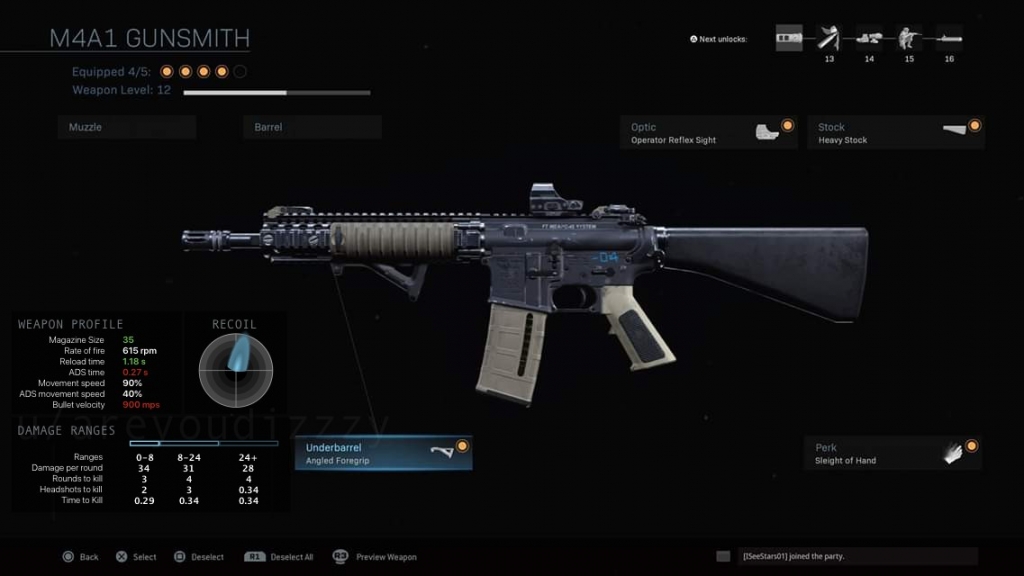Select the Optic Operator Reflex Sight slot
Screen dimensions: 1024x576
(708, 132)
